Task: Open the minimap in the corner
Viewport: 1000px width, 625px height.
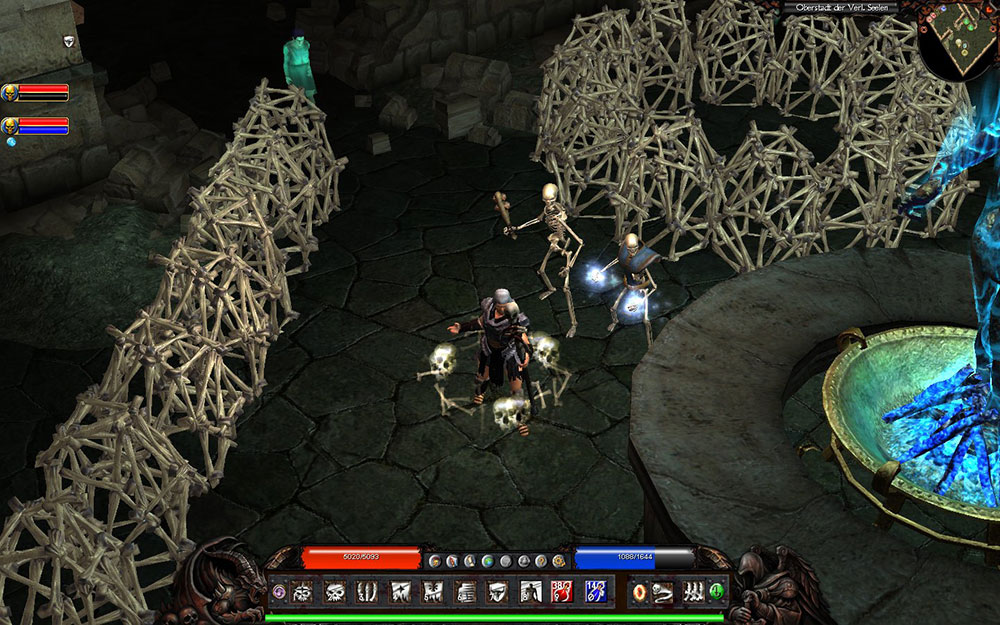Action: point(957,40)
